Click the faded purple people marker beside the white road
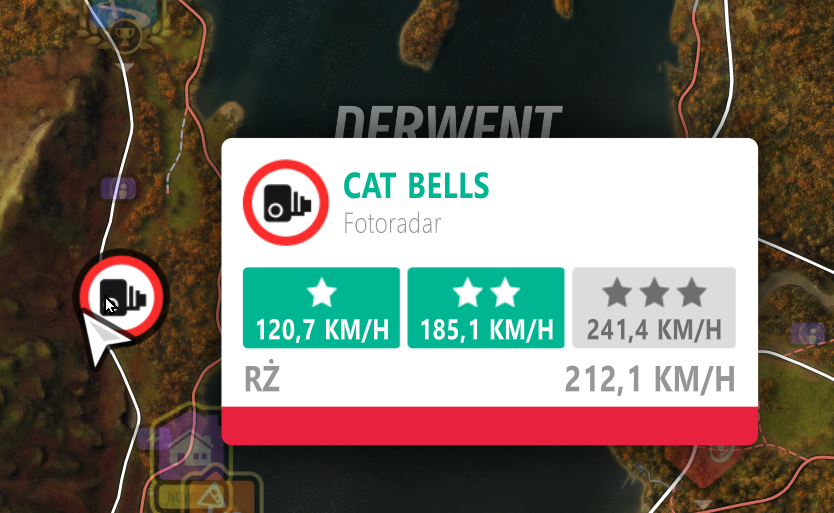Screen dimensions: 834x513 tap(119, 187)
